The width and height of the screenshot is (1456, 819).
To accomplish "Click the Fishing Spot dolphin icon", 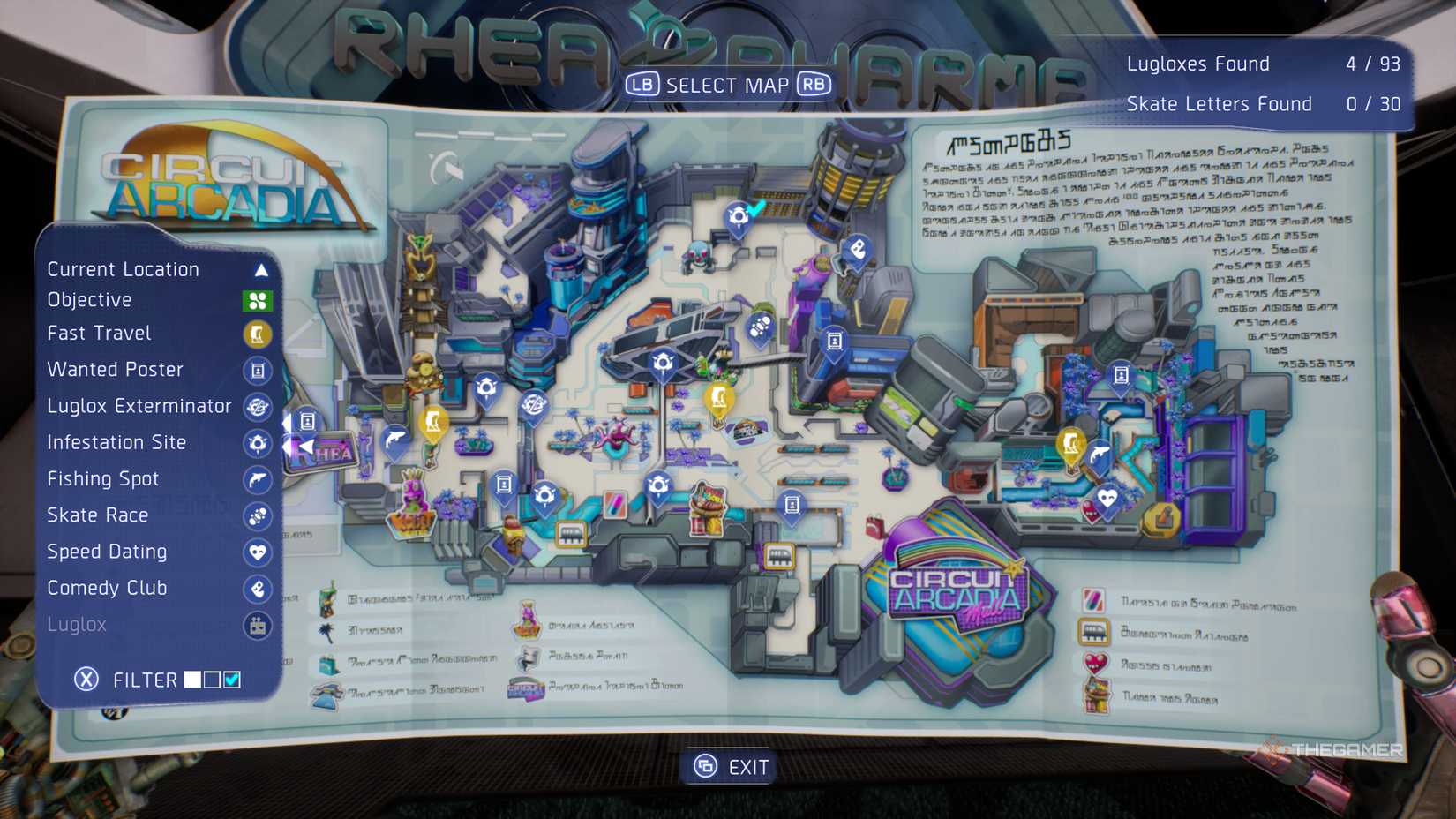I will pos(258,479).
